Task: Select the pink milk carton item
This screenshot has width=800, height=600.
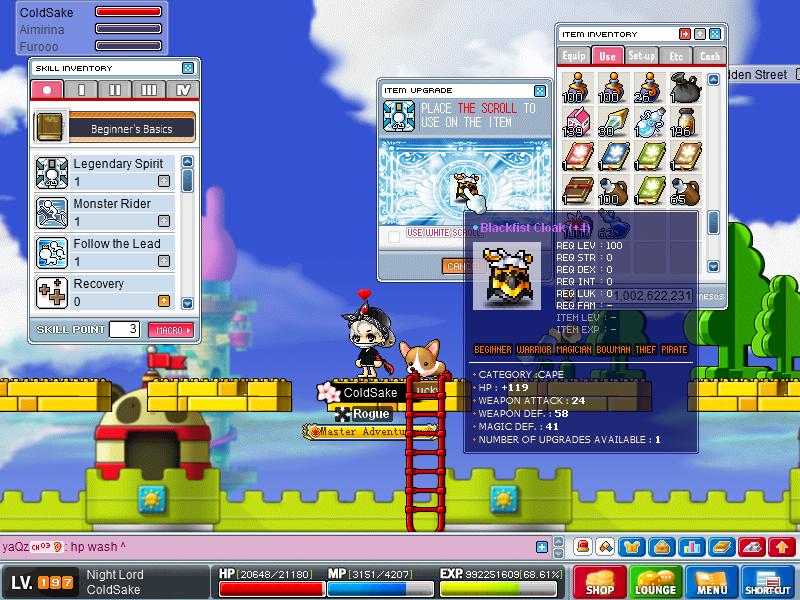Action: coord(574,123)
